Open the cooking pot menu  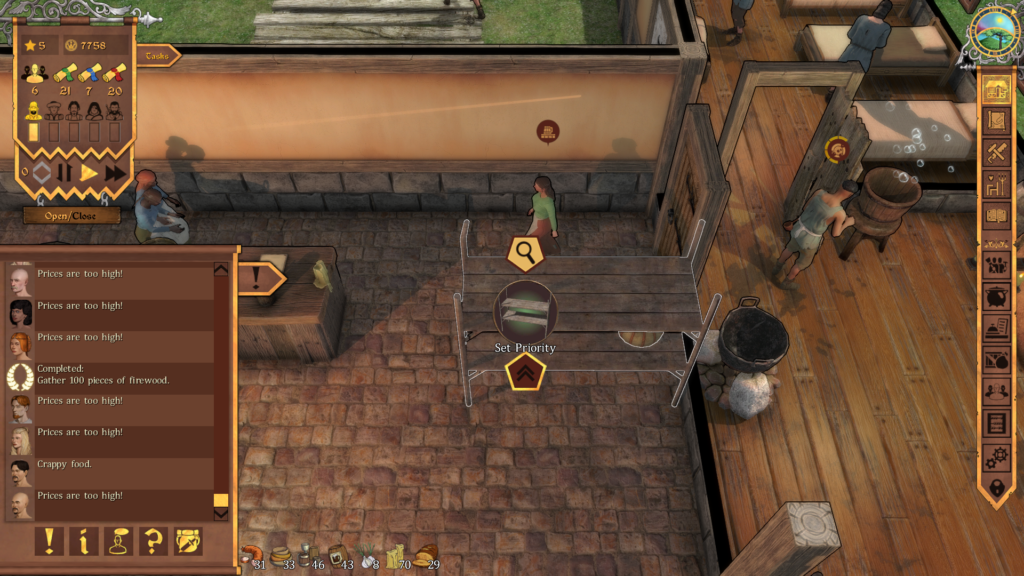tap(996, 297)
